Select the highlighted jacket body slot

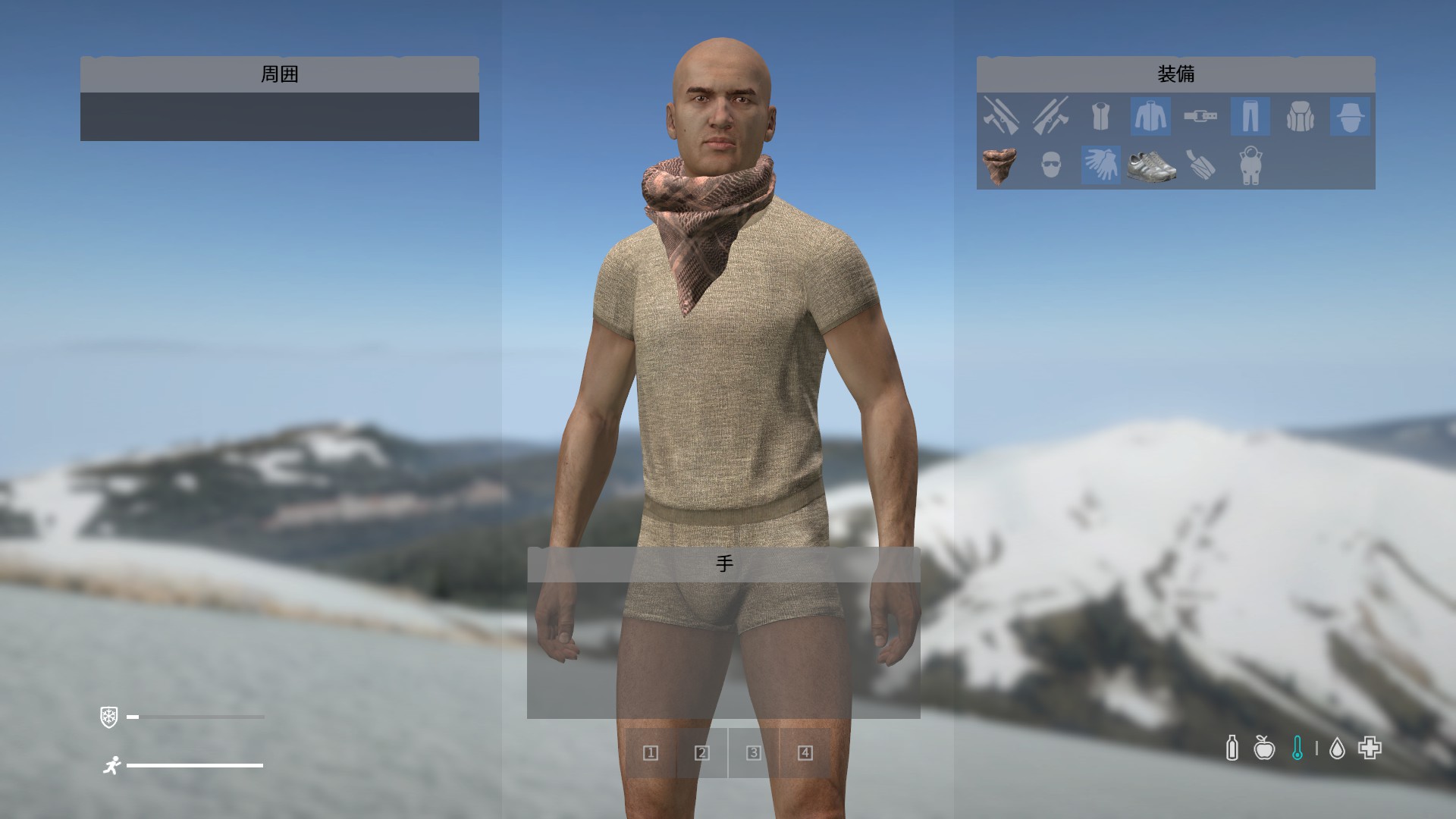(x=1150, y=117)
